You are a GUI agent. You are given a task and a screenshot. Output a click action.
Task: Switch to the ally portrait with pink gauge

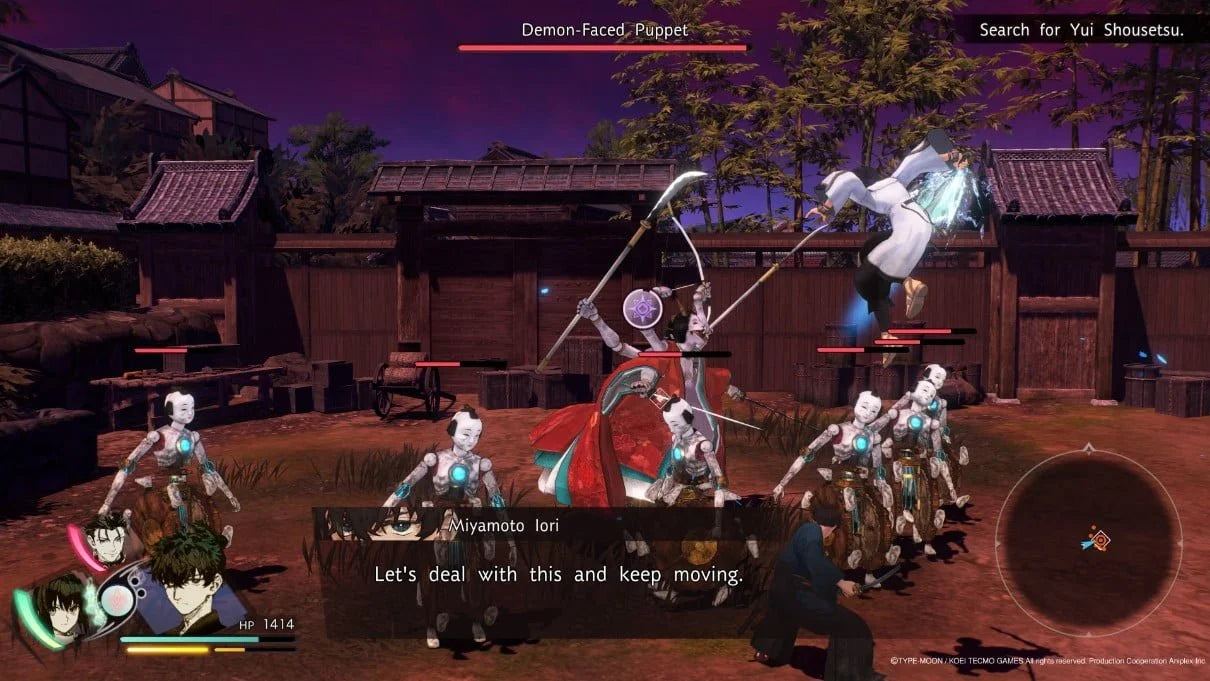pyautogui.click(x=108, y=541)
